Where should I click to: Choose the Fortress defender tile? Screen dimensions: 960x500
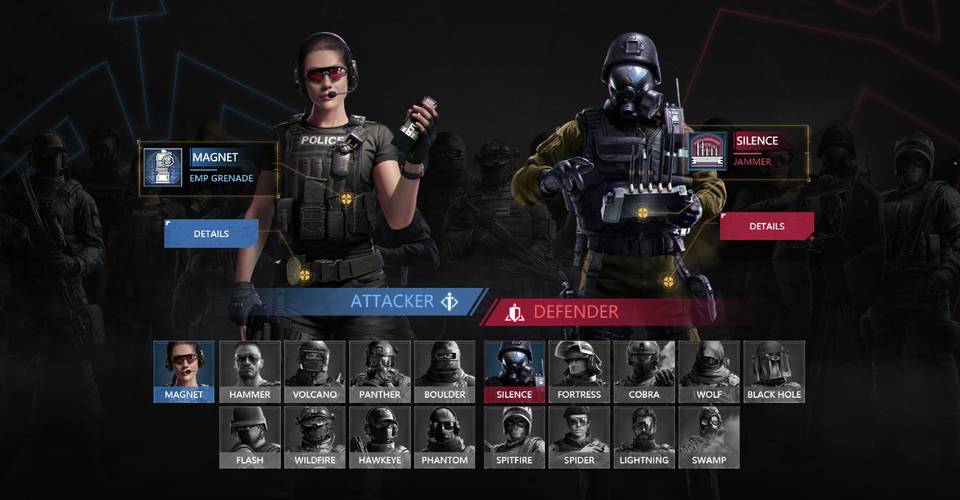pyautogui.click(x=579, y=371)
